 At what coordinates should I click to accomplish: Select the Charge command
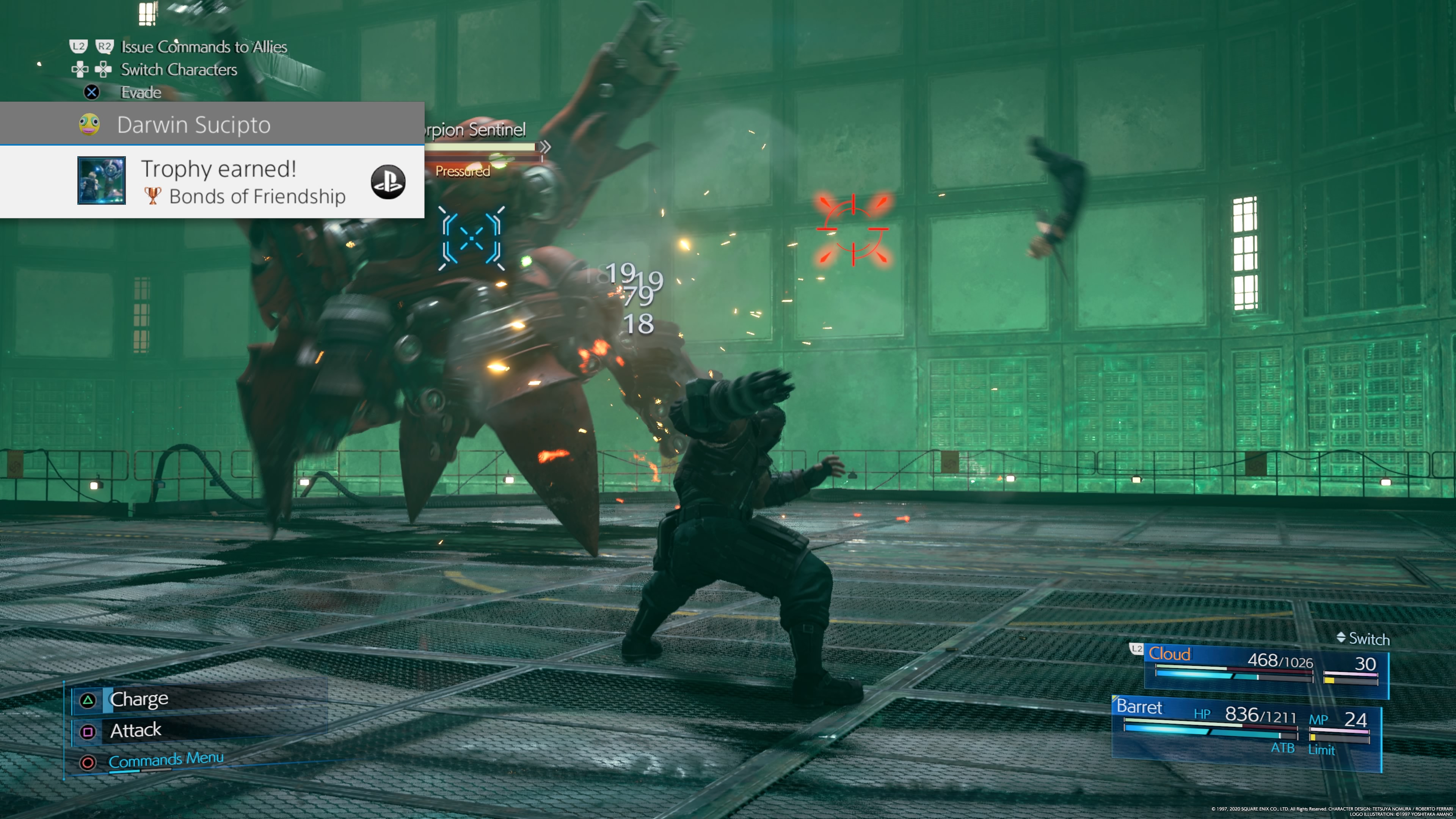coord(139,700)
